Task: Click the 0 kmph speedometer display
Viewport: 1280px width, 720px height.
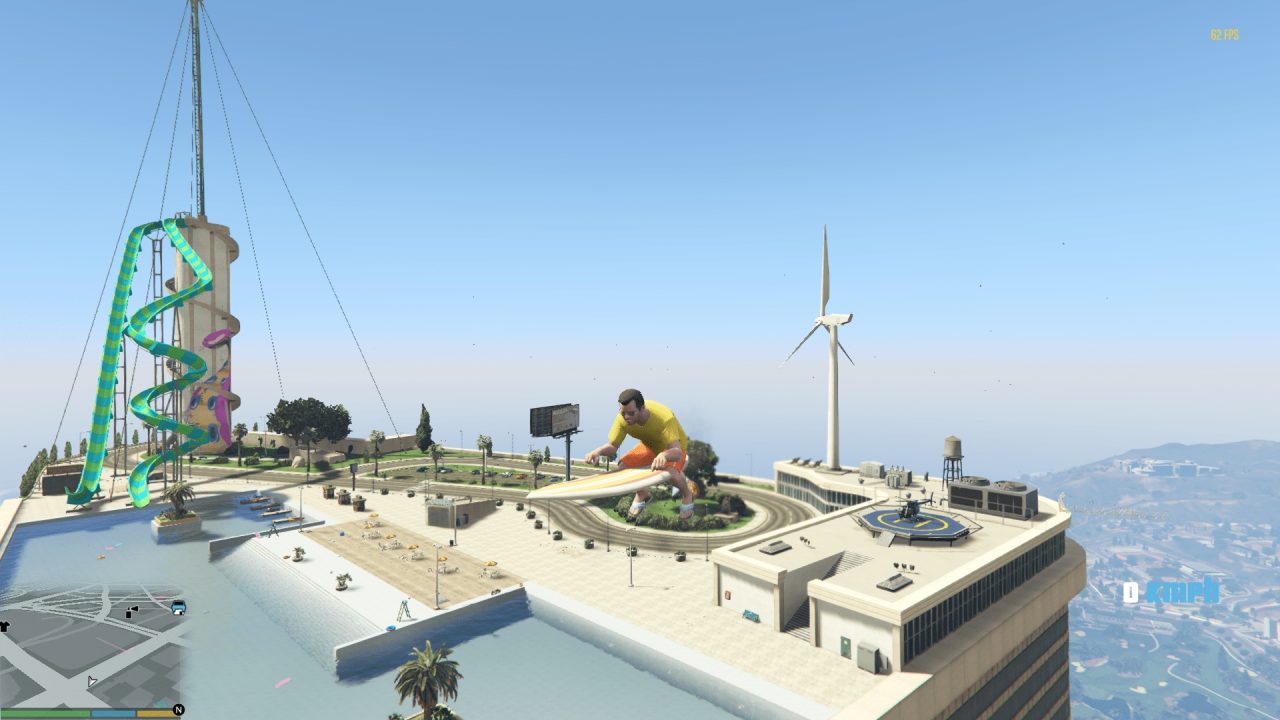Action: pyautogui.click(x=1170, y=592)
